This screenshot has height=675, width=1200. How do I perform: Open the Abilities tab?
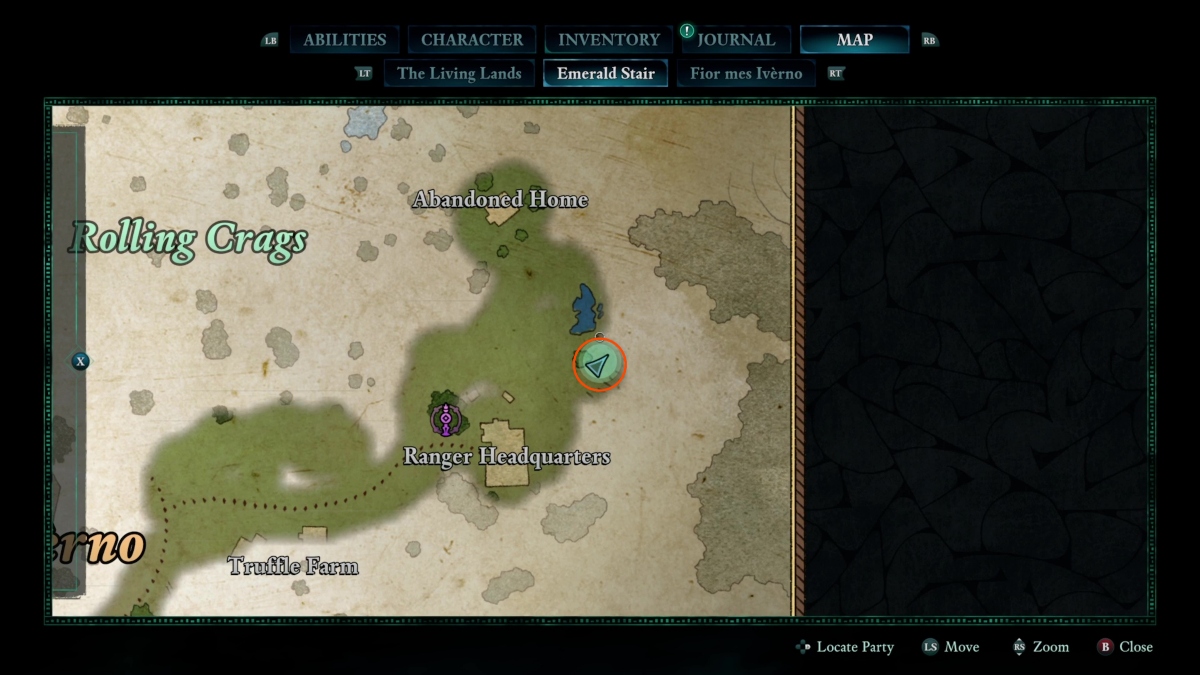(344, 40)
